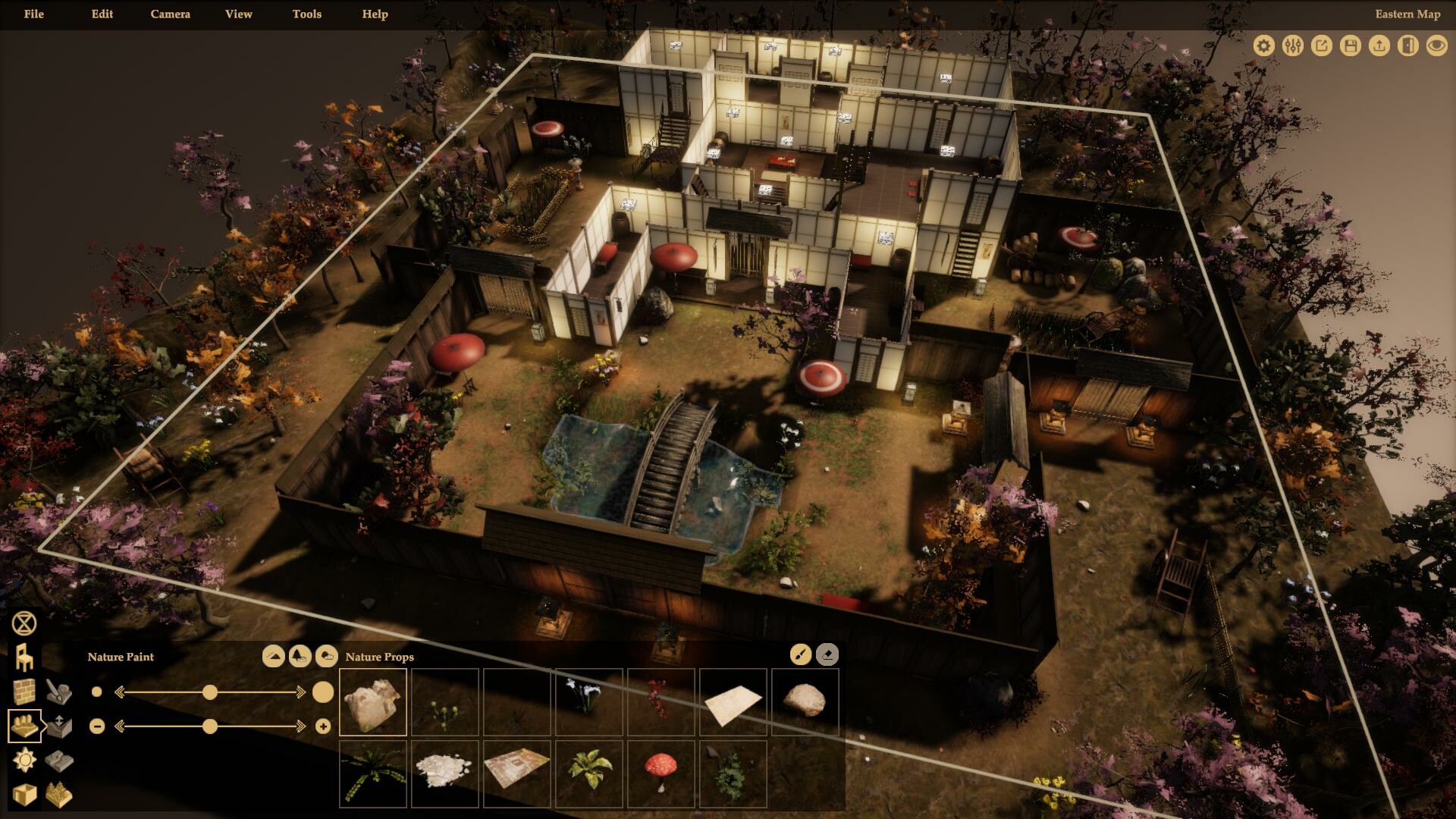Image resolution: width=1456 pixels, height=819 pixels.
Task: Open the File menu
Action: 33,14
